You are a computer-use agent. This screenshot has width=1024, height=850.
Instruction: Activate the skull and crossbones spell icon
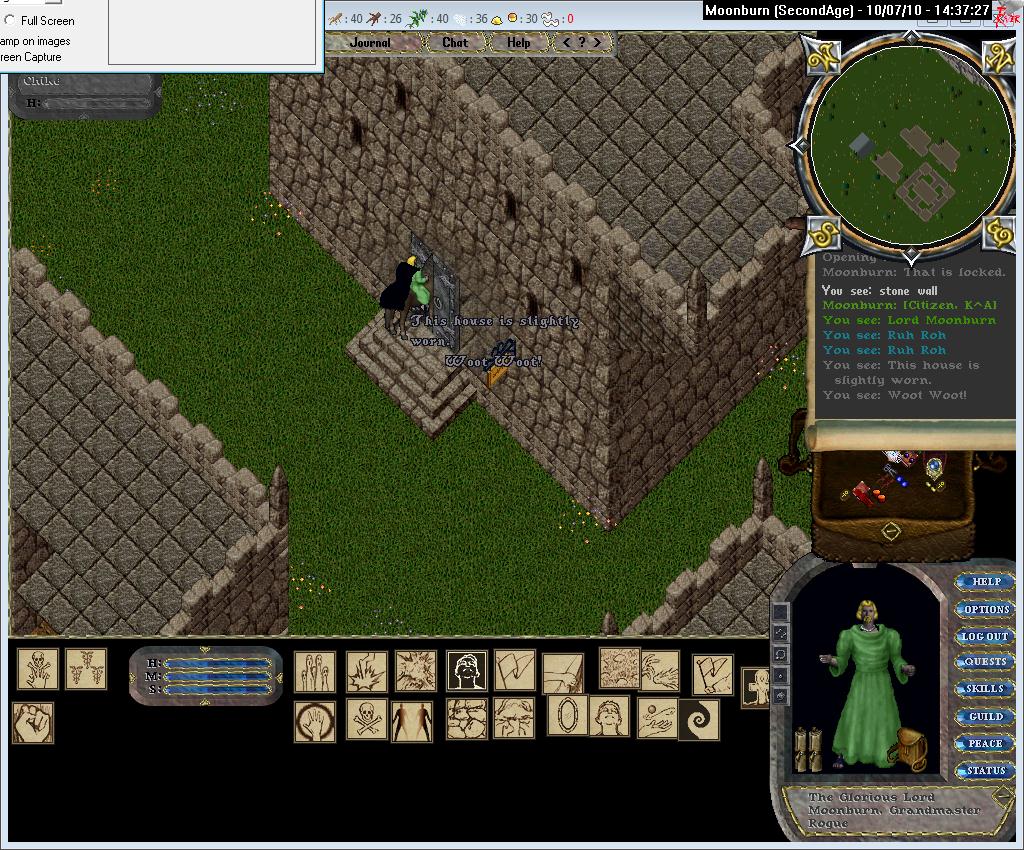tap(366, 719)
